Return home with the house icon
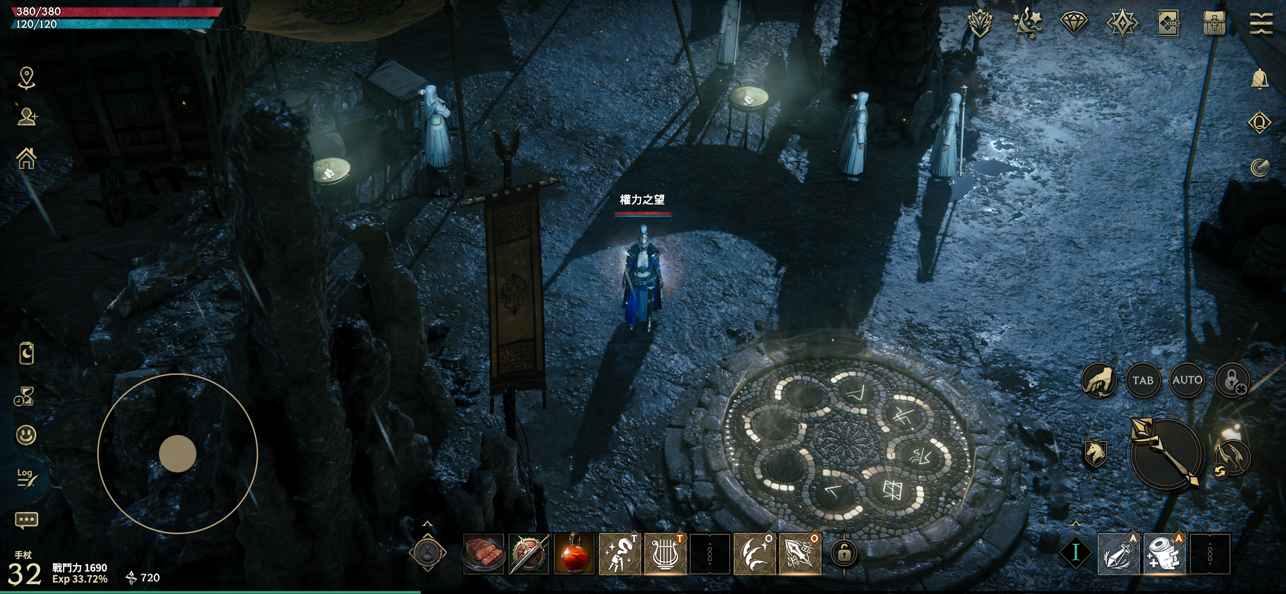Image resolution: width=1286 pixels, height=594 pixels. click(26, 158)
